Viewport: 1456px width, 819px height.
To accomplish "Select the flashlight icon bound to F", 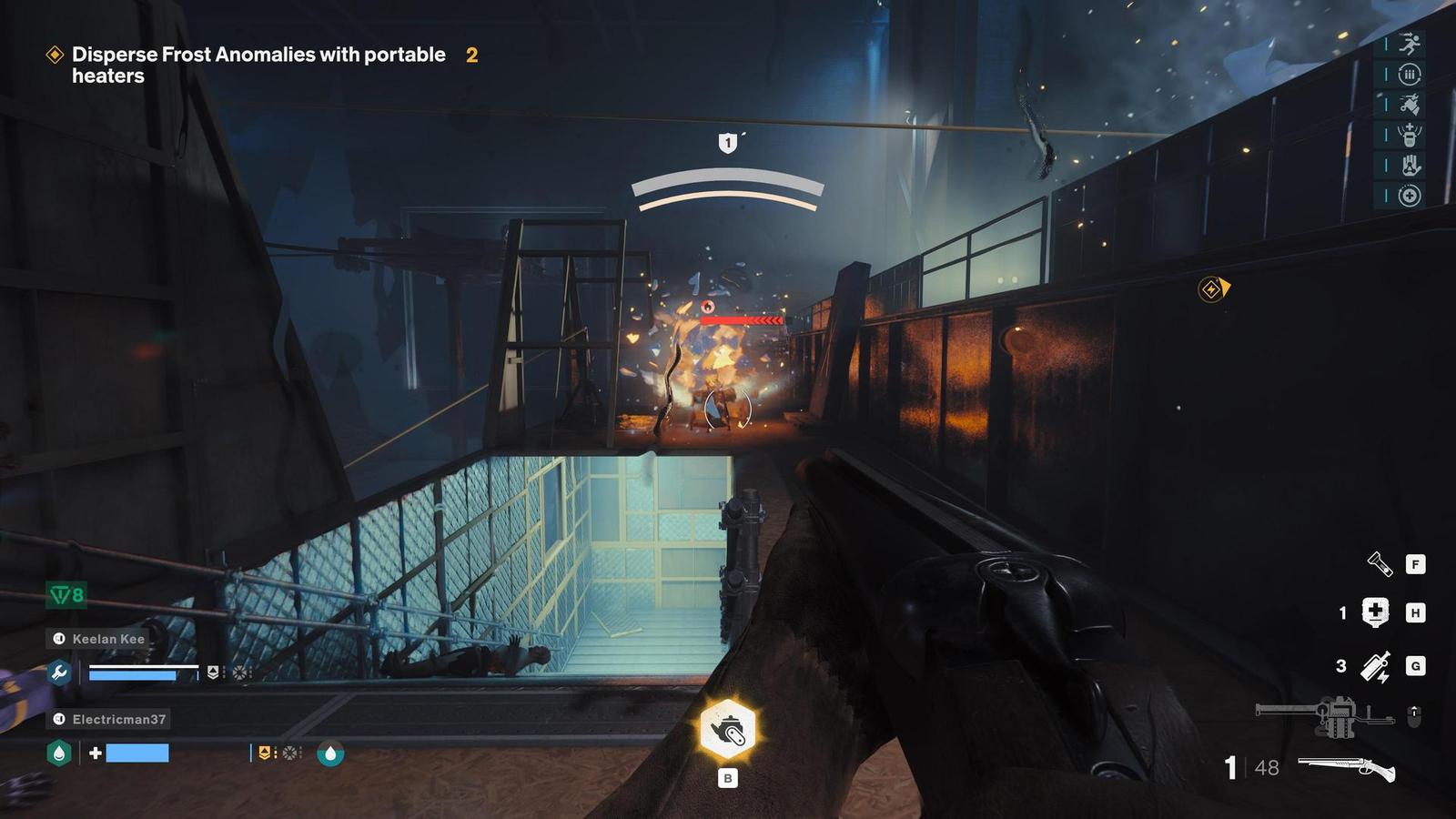I will 1381,565.
